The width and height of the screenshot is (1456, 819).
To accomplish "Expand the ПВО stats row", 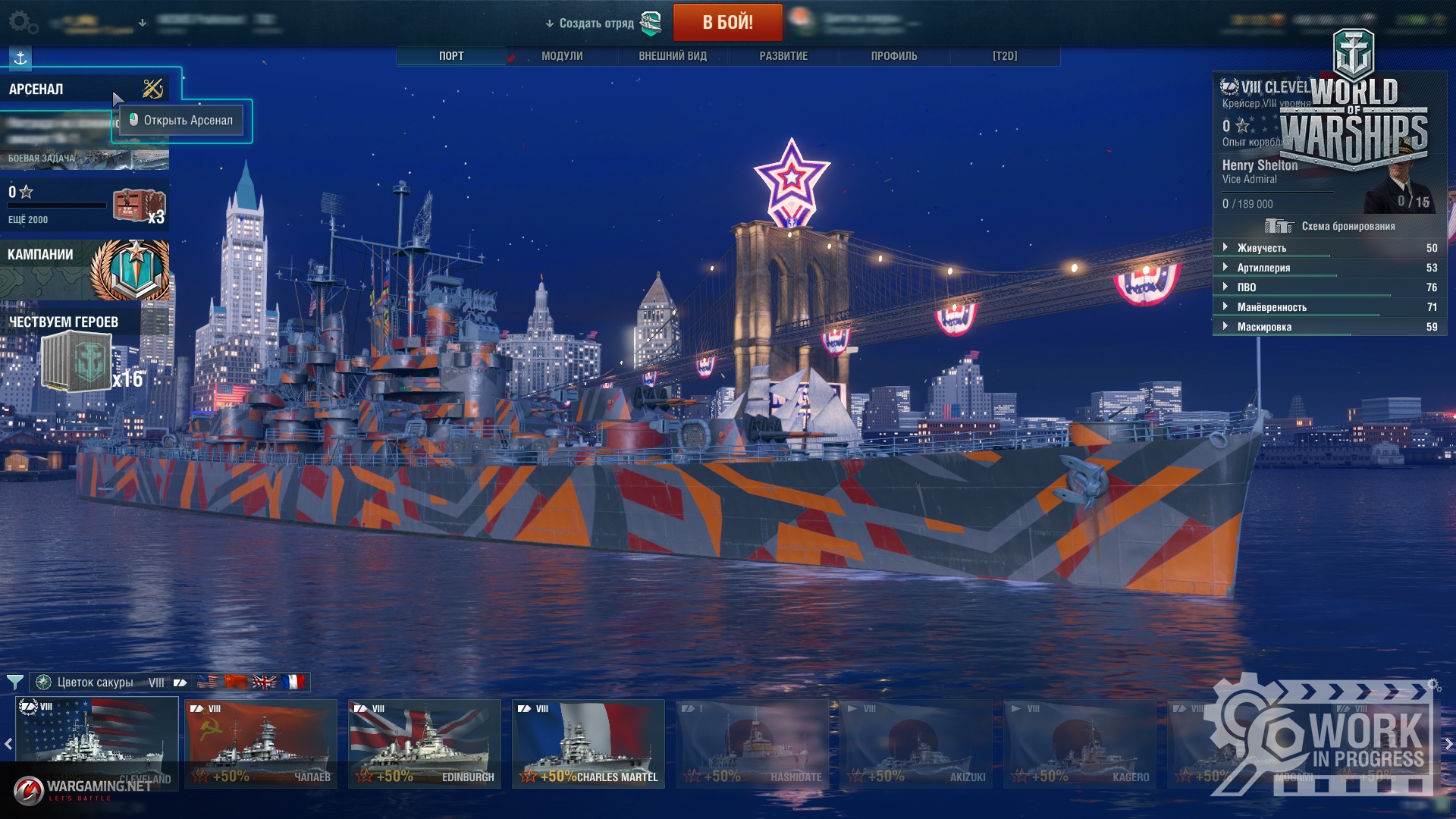I will pyautogui.click(x=1247, y=287).
